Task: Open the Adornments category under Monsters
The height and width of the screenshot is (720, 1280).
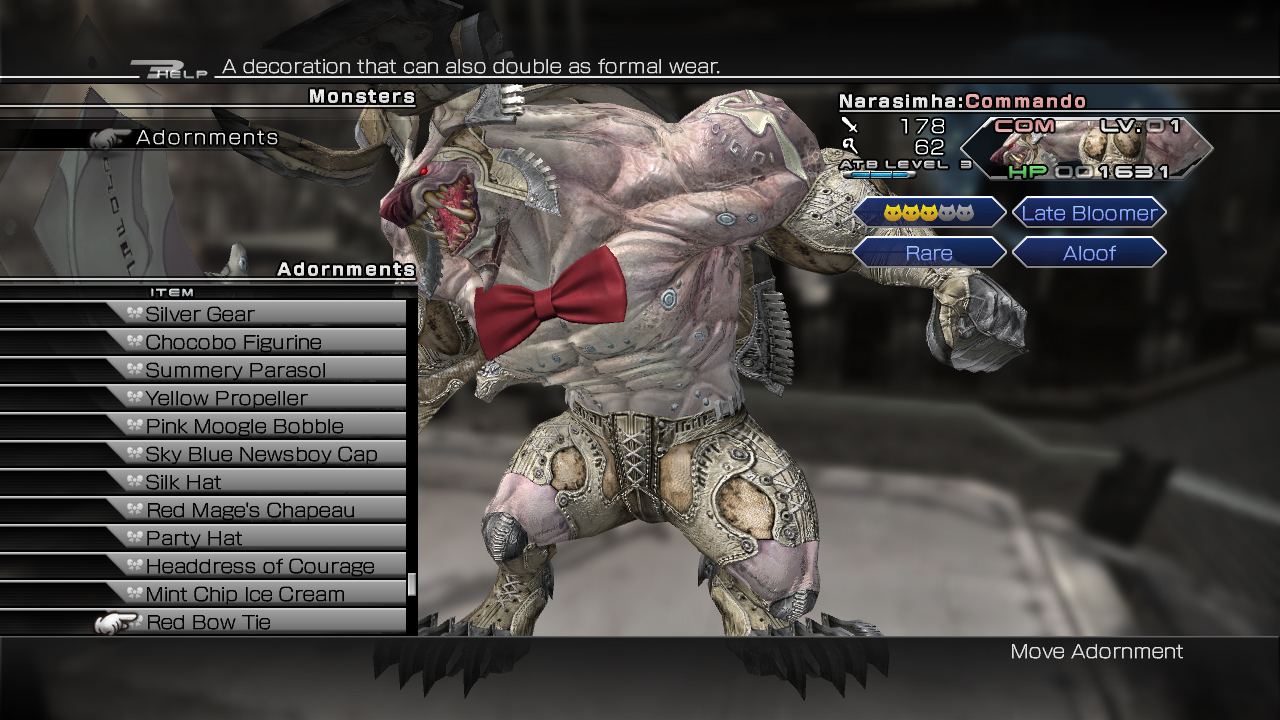Action: [x=207, y=138]
